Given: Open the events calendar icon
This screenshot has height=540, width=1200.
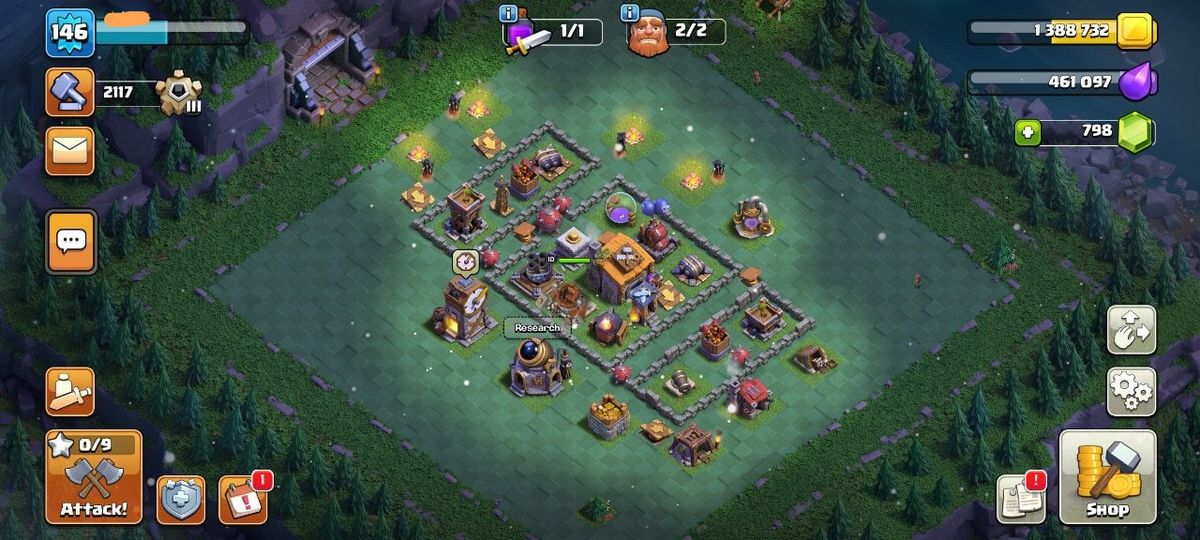Looking at the screenshot, I should click(243, 498).
